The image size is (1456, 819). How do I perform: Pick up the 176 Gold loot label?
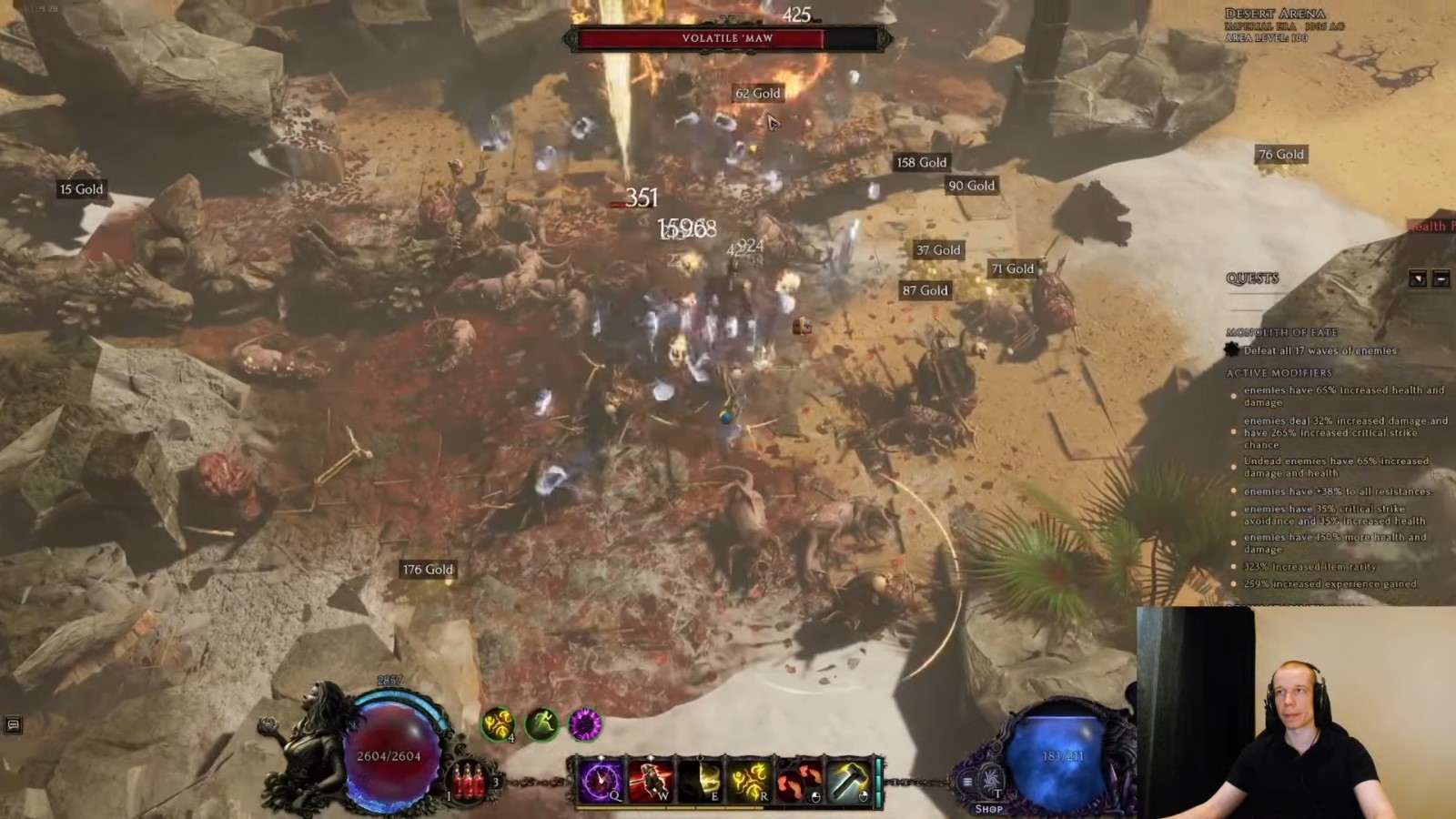[x=428, y=570]
